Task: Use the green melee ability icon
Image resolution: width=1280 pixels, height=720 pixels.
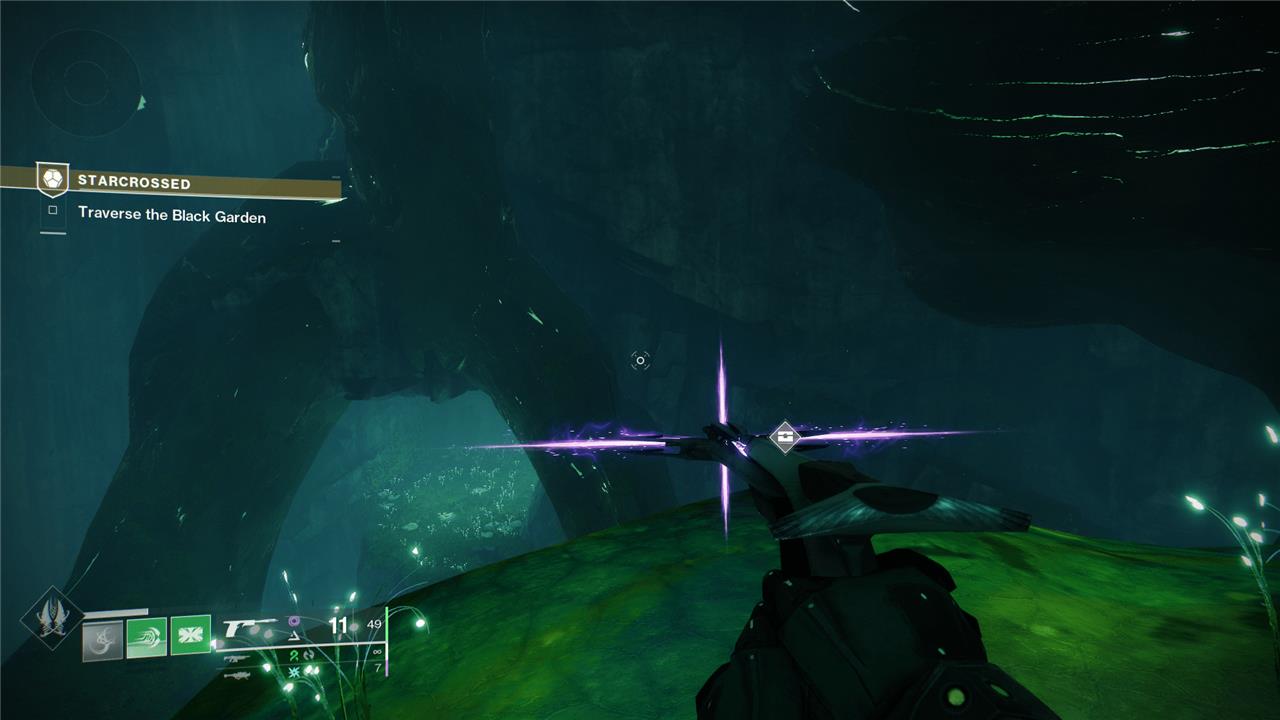Action: coord(146,637)
